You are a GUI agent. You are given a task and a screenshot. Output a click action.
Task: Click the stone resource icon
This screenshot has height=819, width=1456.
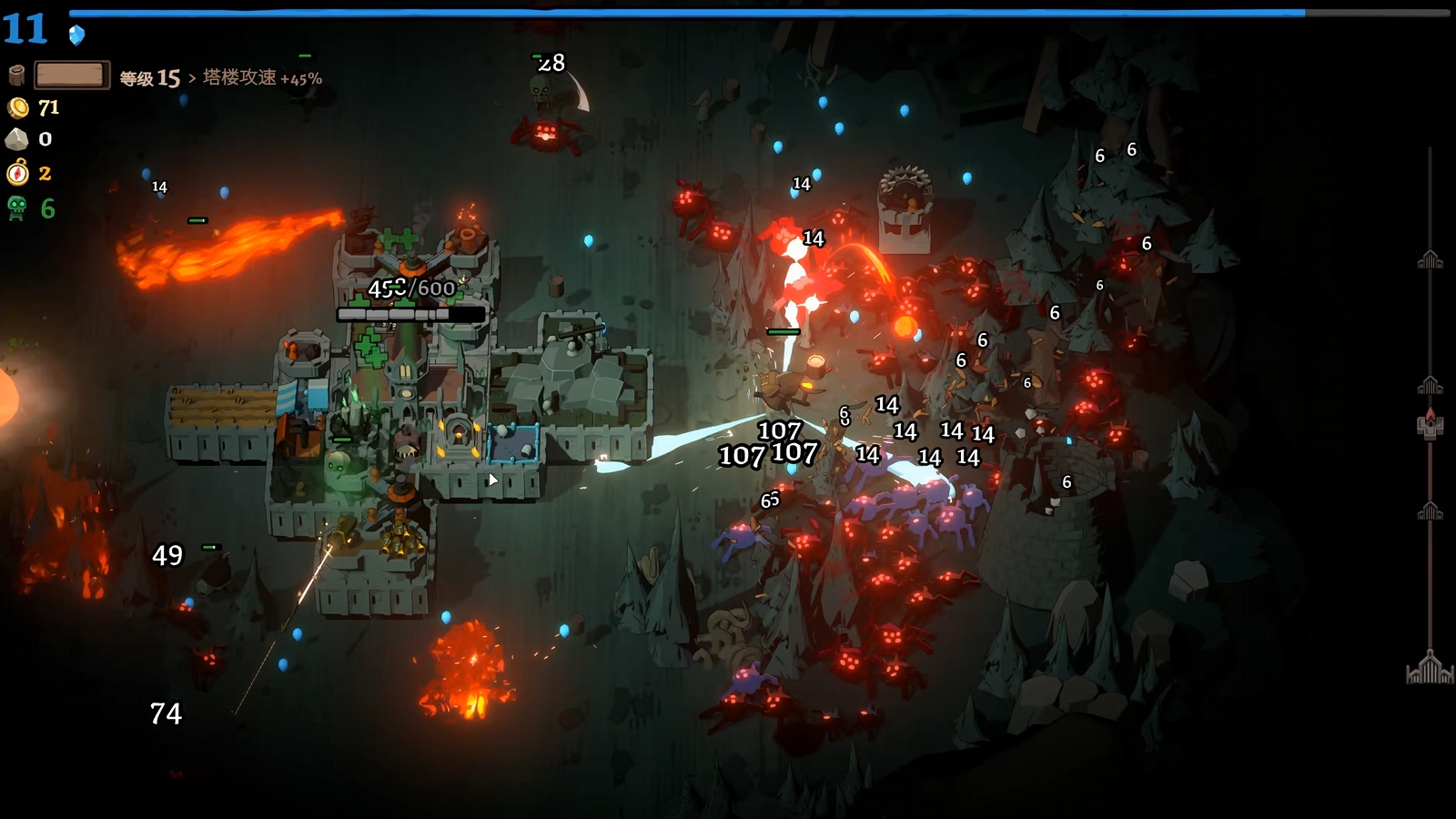(16, 139)
